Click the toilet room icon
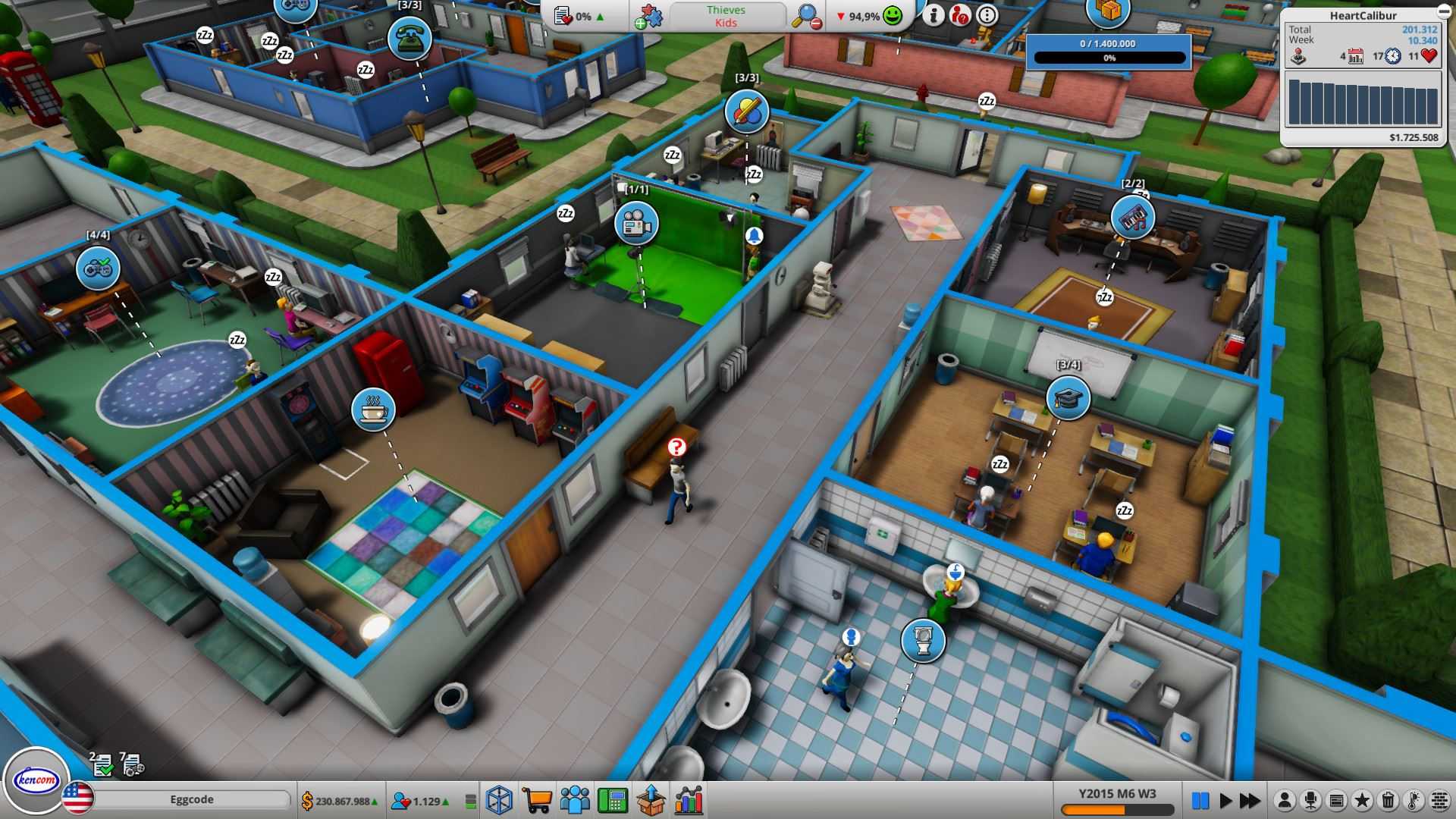Screen dimensions: 1456x819 point(924,641)
